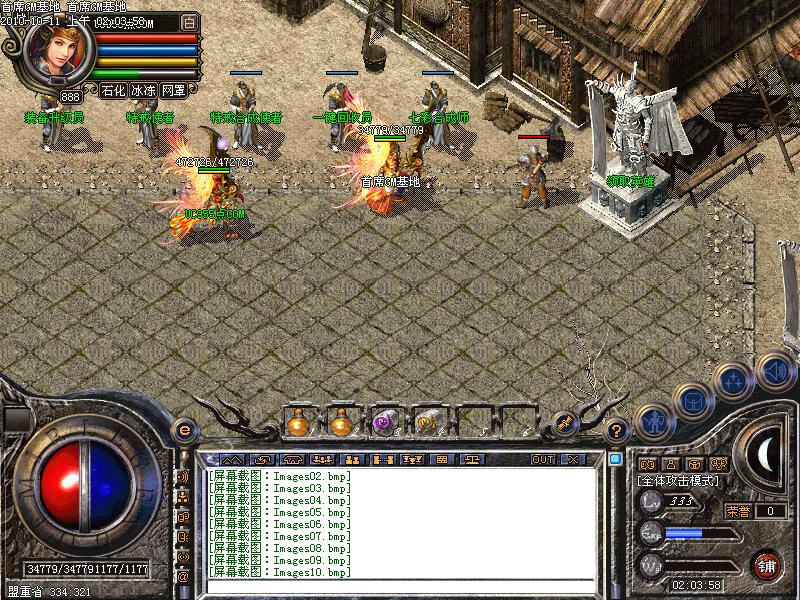Click the 网罩 status button

pos(173,90)
